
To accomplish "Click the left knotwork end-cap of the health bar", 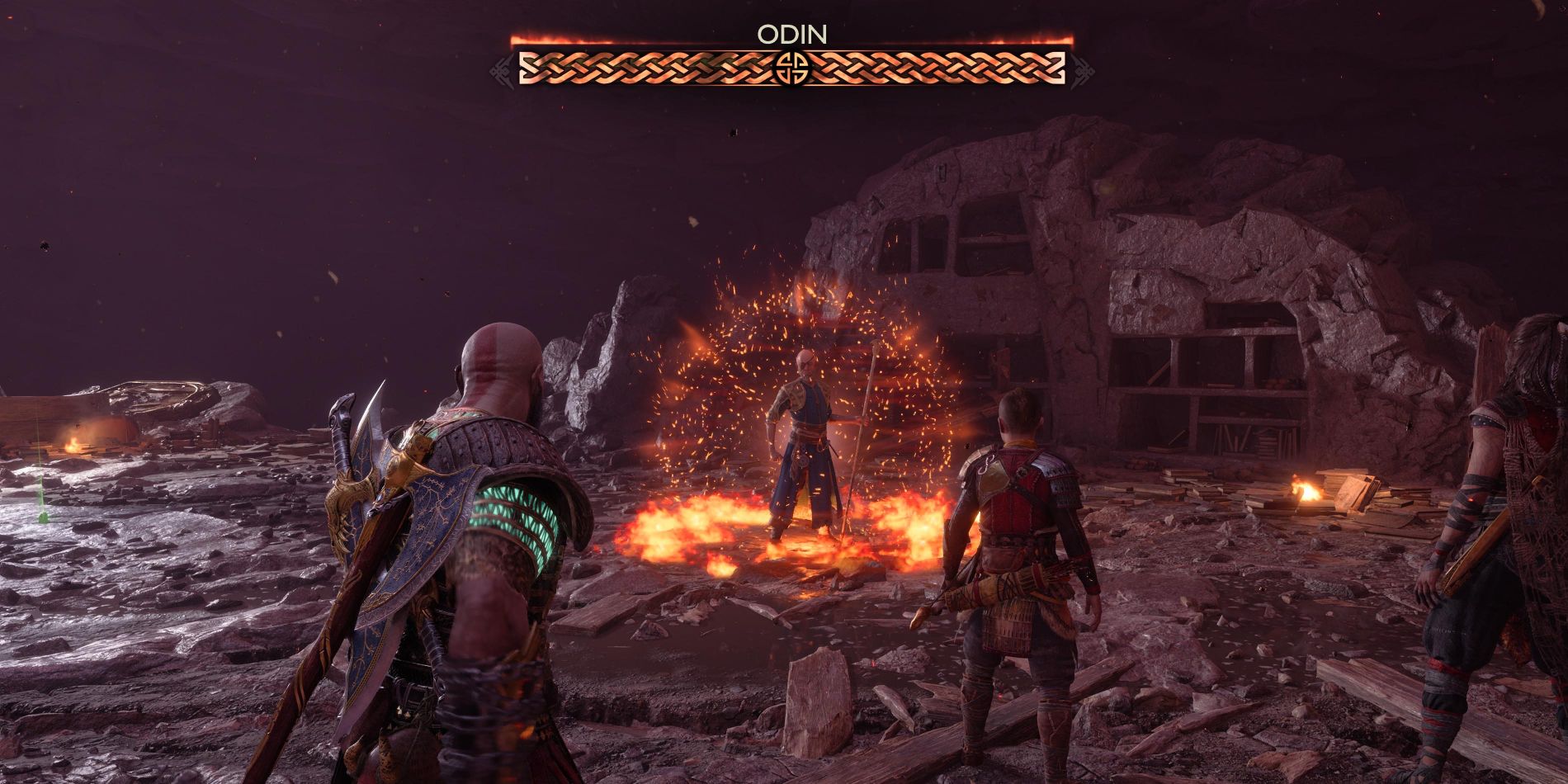I will tap(503, 72).
